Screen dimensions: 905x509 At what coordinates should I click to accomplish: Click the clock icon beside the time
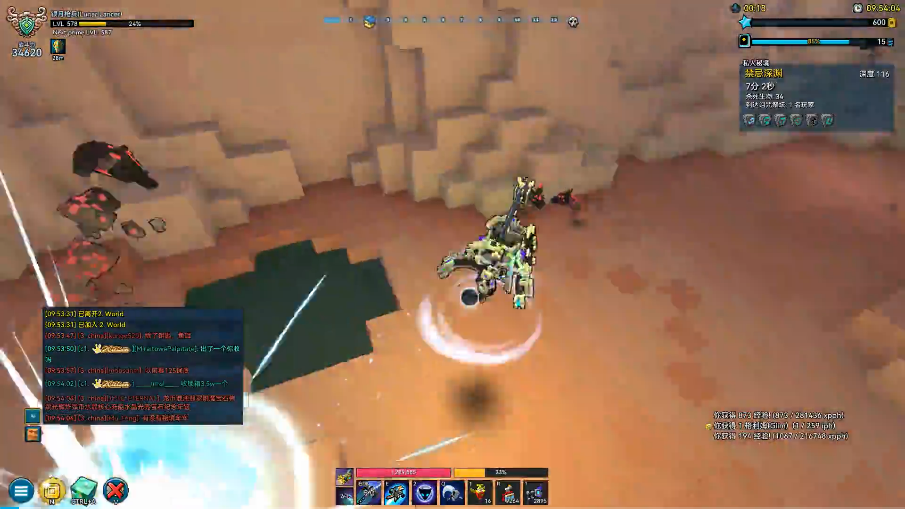[x=858, y=8]
